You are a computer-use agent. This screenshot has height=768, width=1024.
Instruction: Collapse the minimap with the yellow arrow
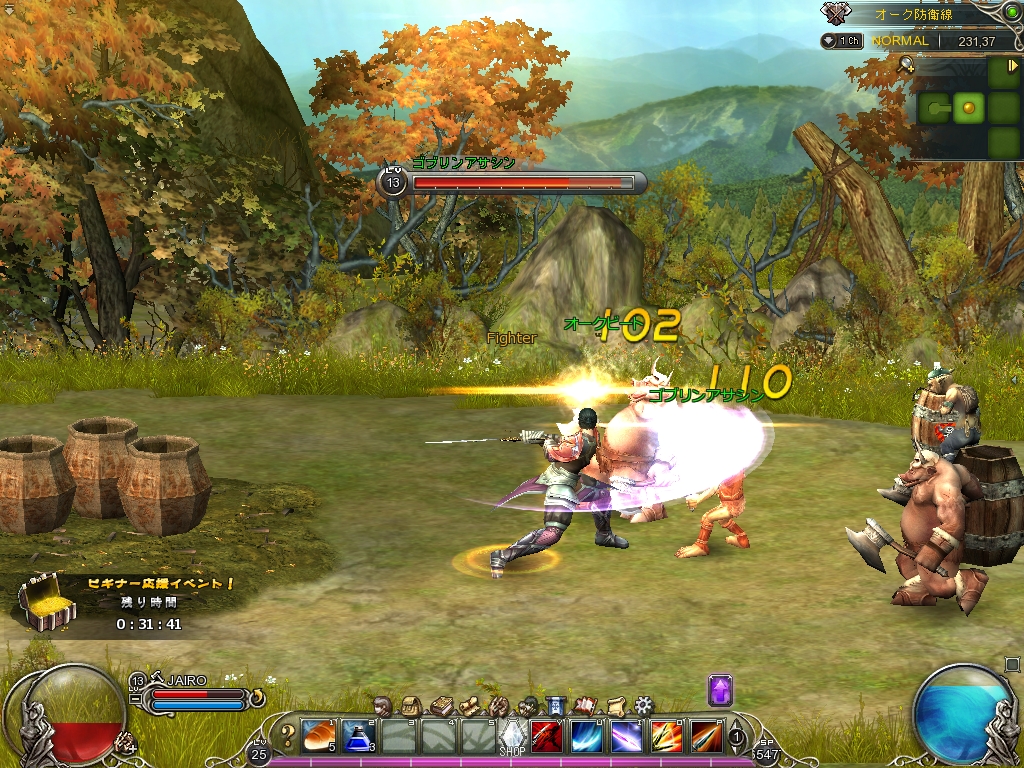tap(1013, 66)
